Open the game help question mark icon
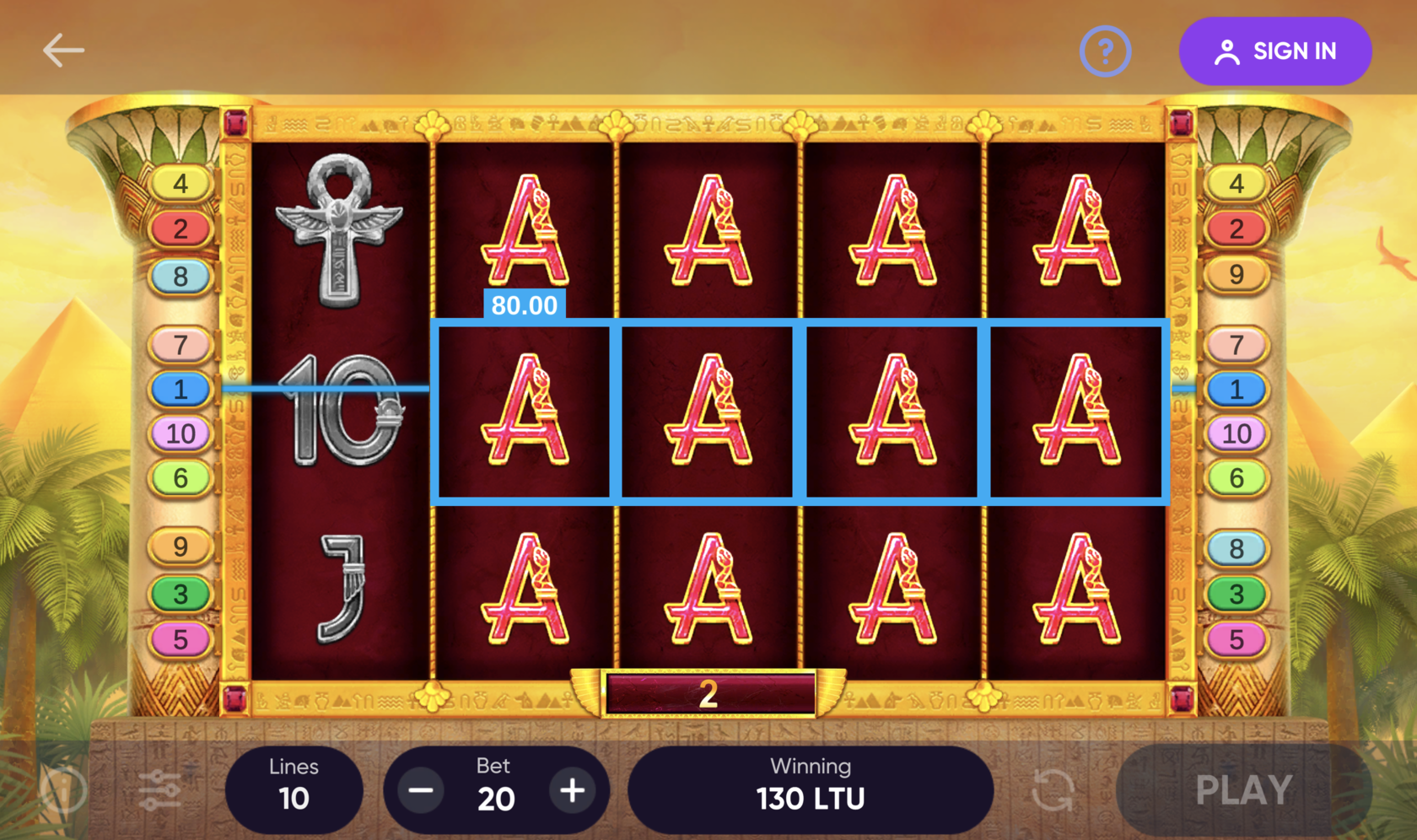This screenshot has height=840, width=1417. pos(1105,51)
